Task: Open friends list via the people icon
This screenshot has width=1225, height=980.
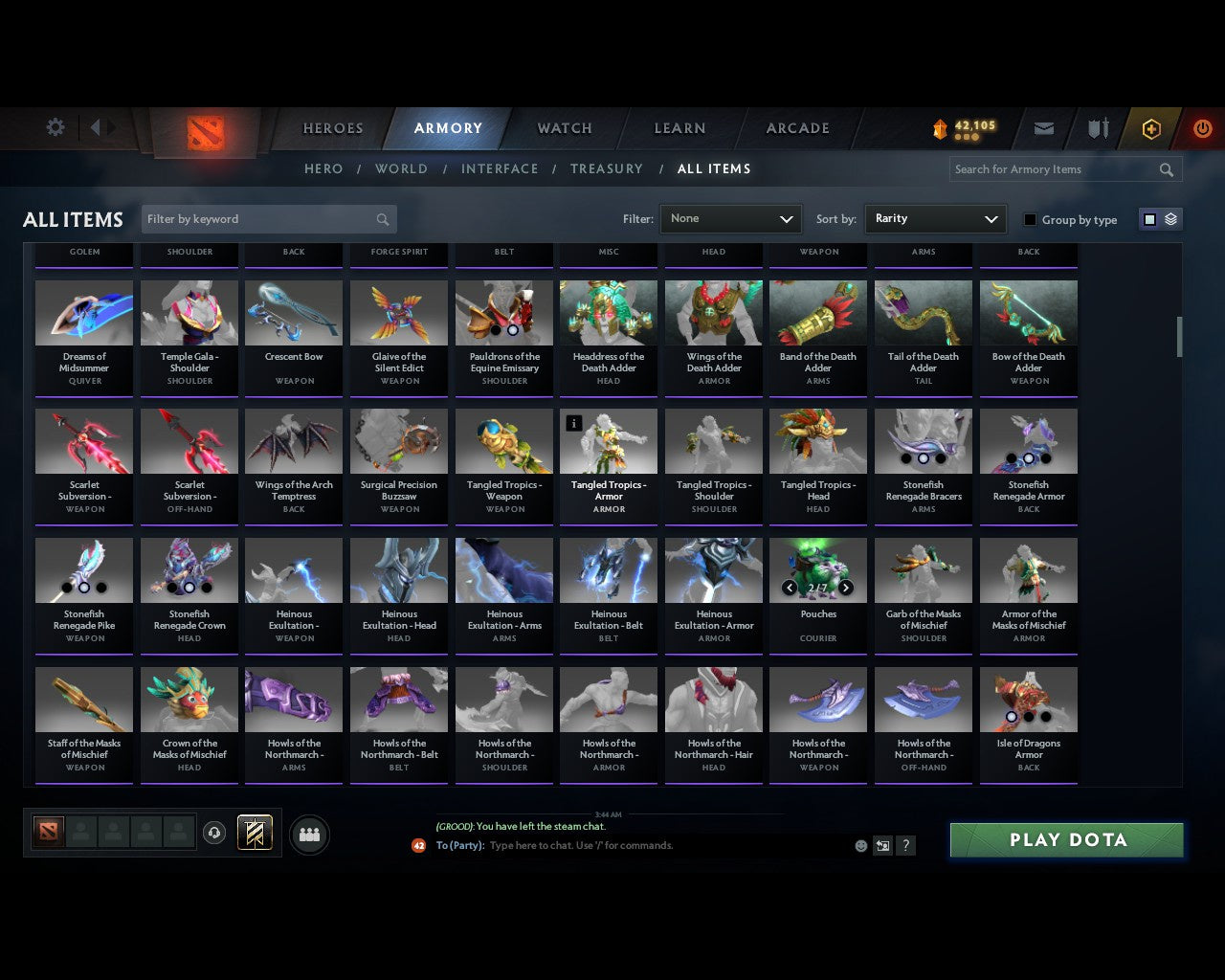Action: click(309, 835)
